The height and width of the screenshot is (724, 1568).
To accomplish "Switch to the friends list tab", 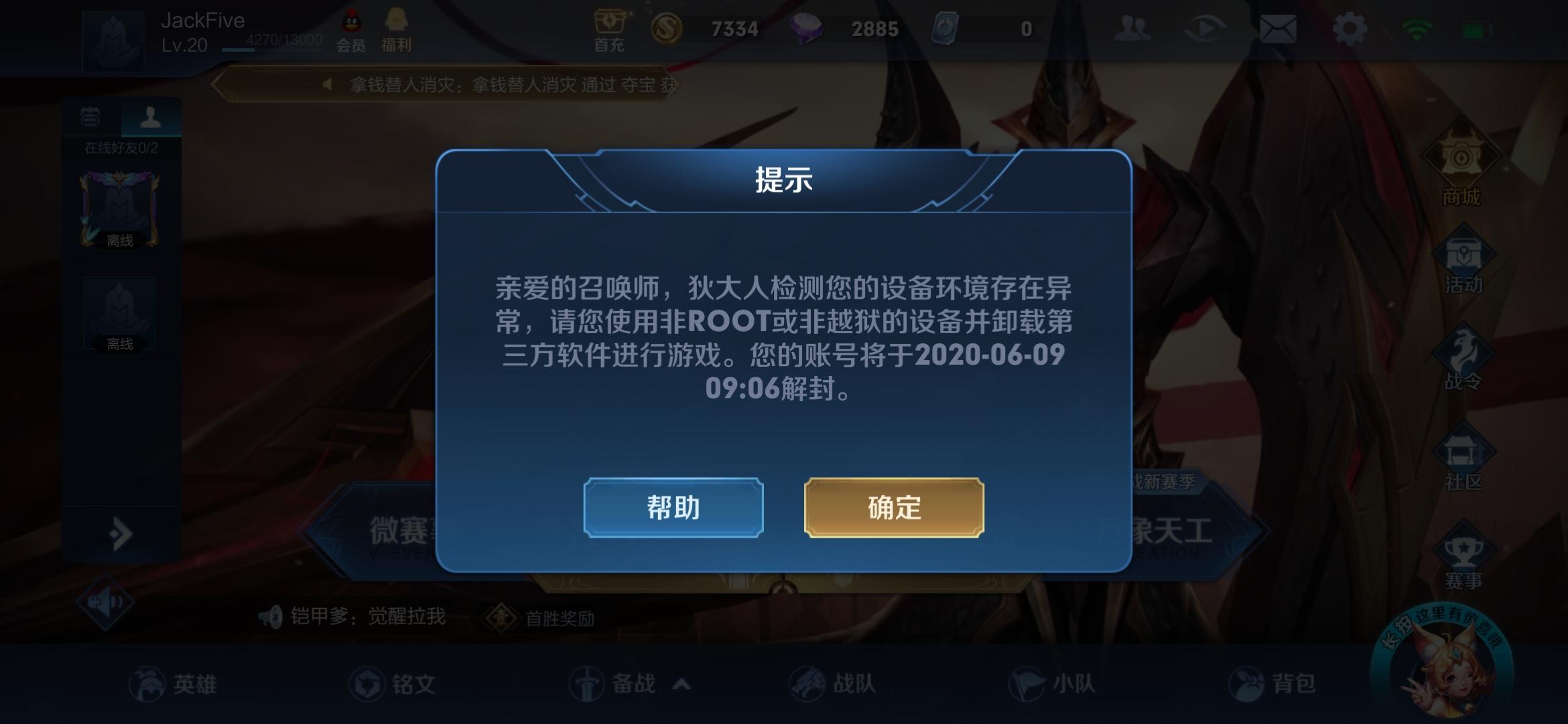I will [x=151, y=118].
